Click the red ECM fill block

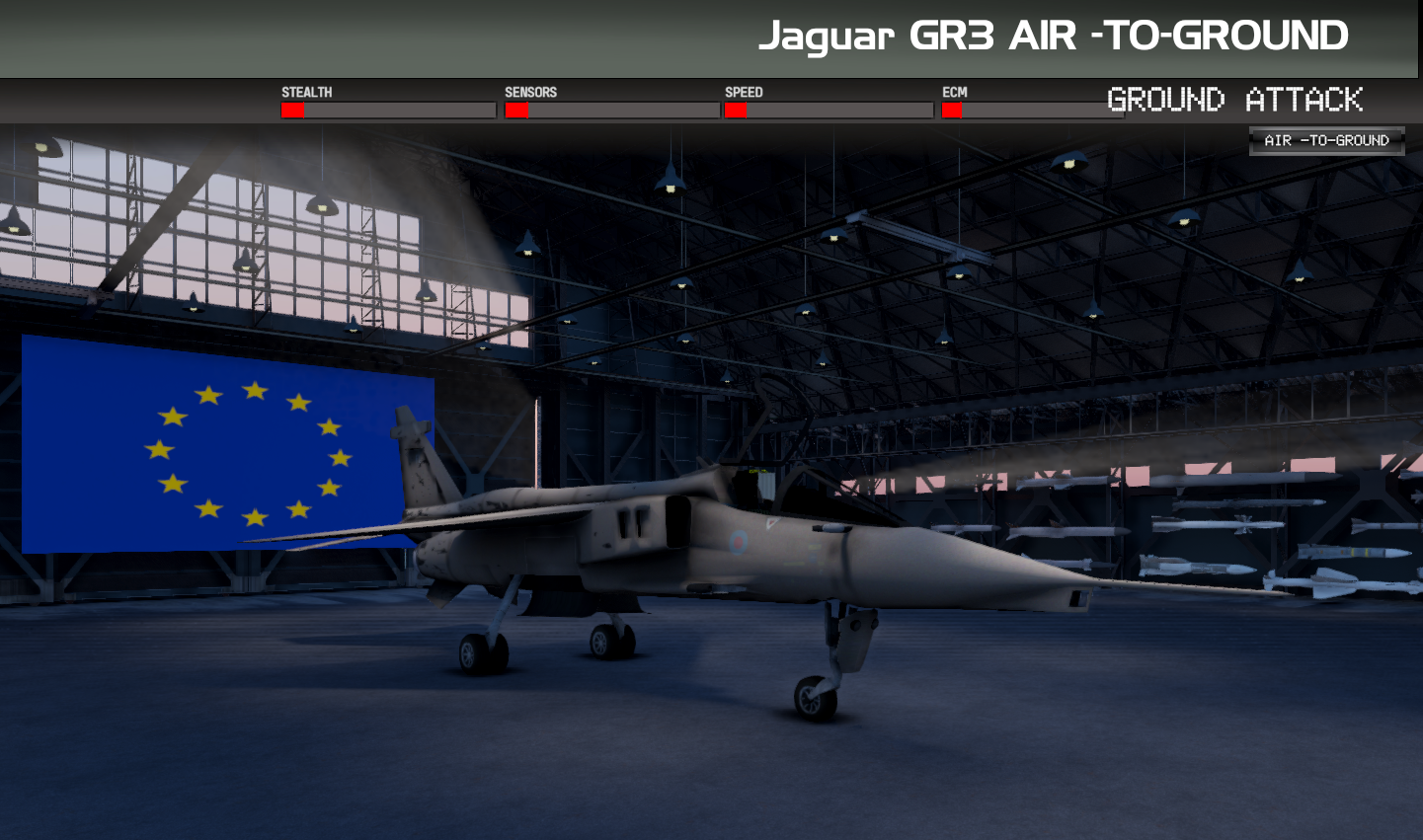point(951,110)
